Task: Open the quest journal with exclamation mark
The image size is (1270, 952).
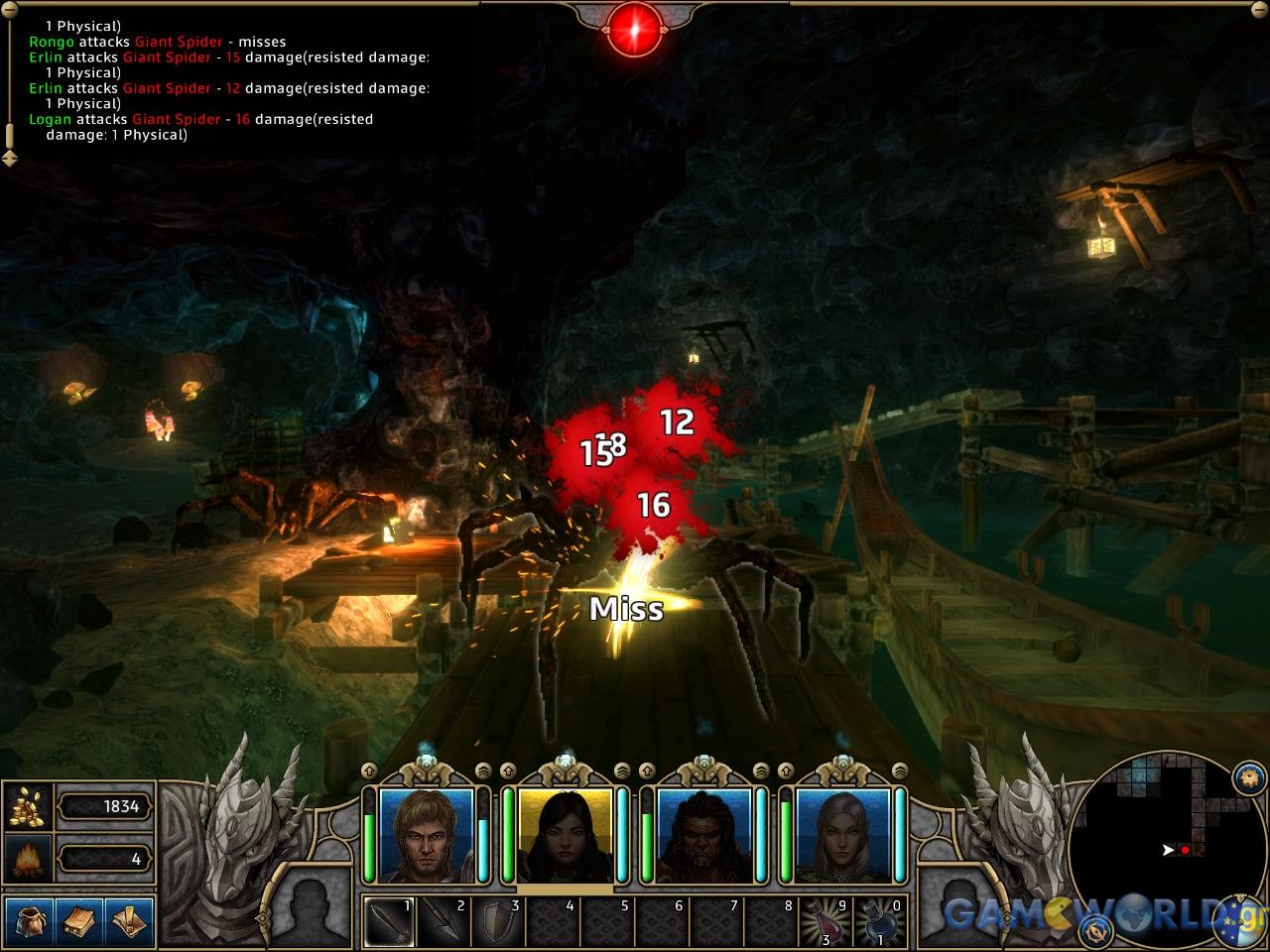Action: tap(130, 920)
